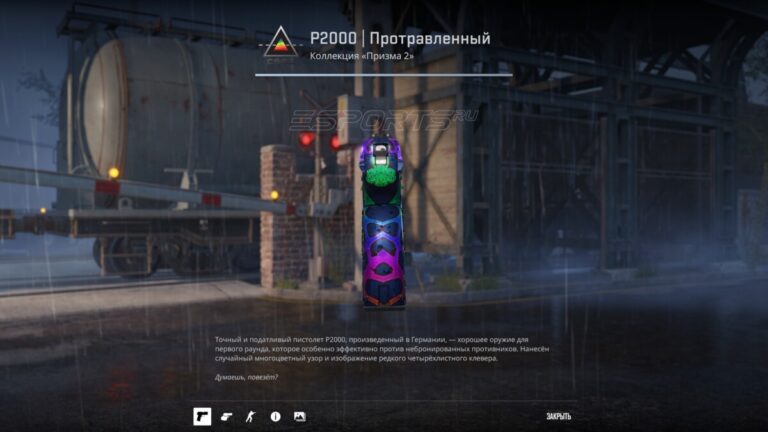Show the character model preview icon

pos(251,416)
